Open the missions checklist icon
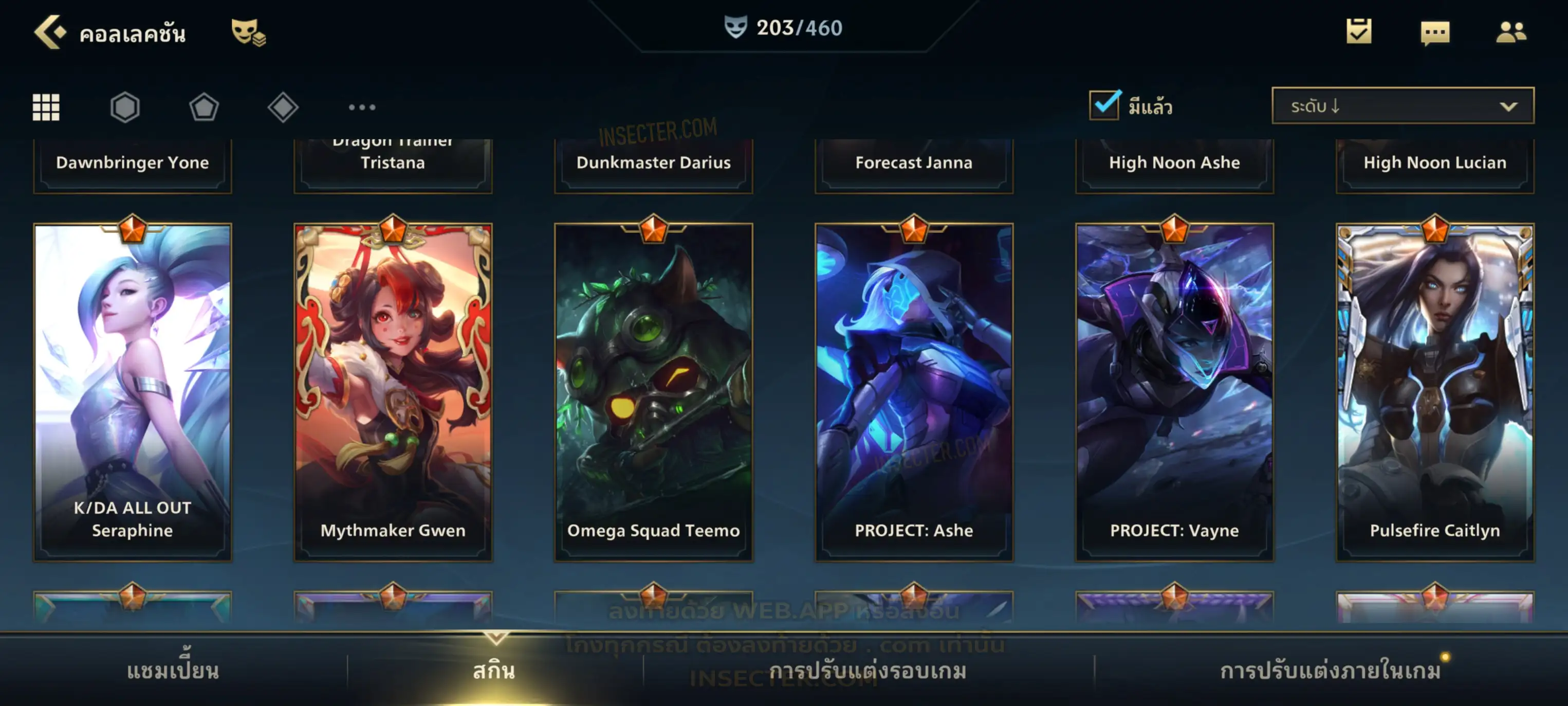 [1358, 32]
